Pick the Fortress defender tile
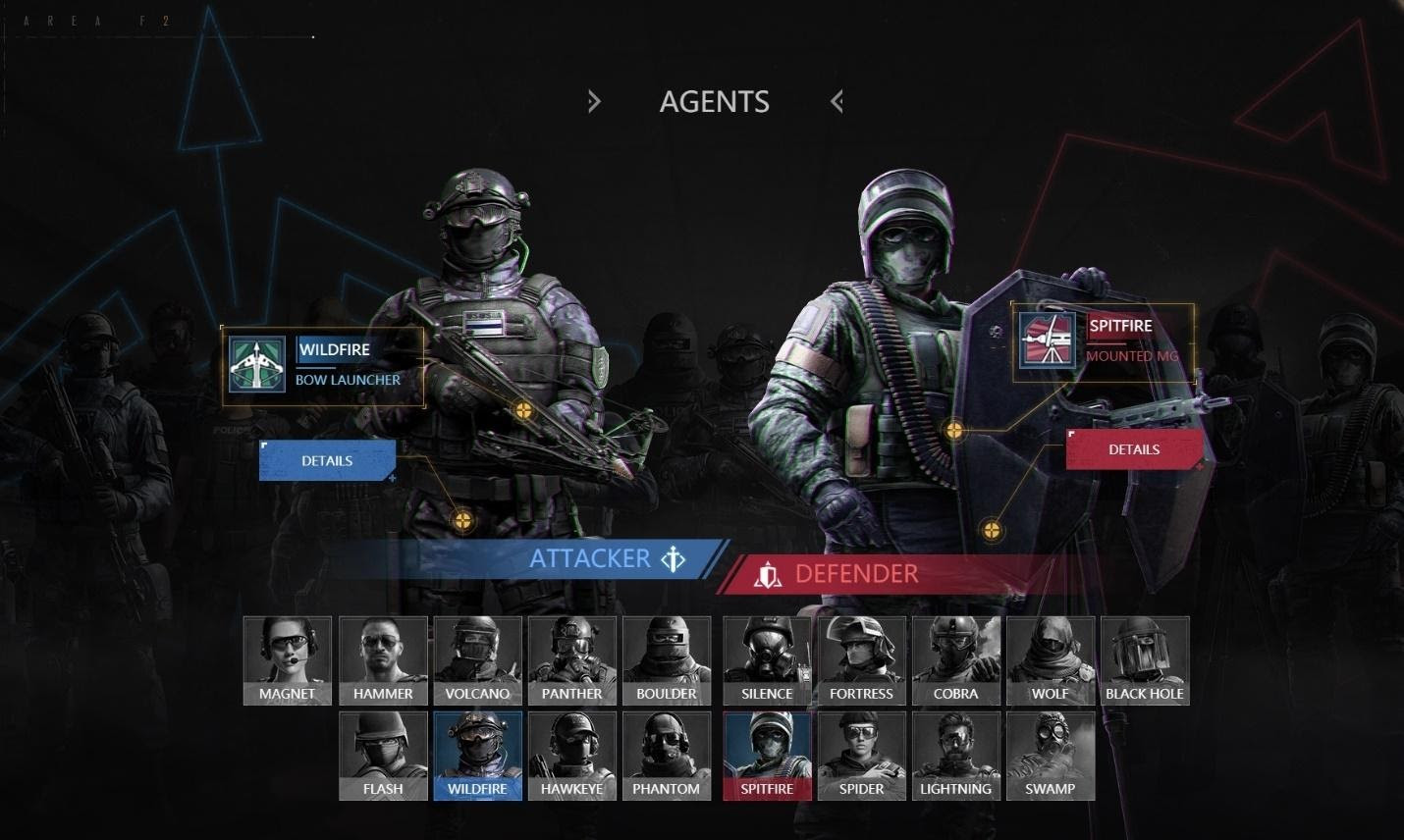Screen dimensions: 1404x840 coord(861,659)
